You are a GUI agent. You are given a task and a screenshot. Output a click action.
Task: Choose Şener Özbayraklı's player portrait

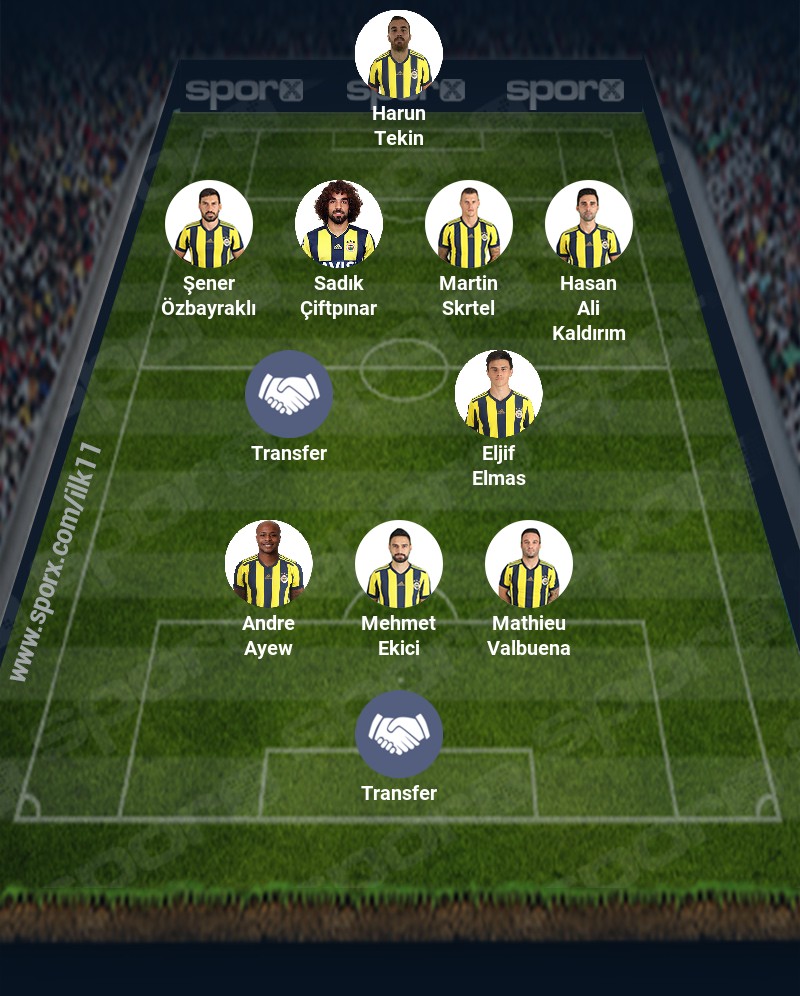point(209,224)
